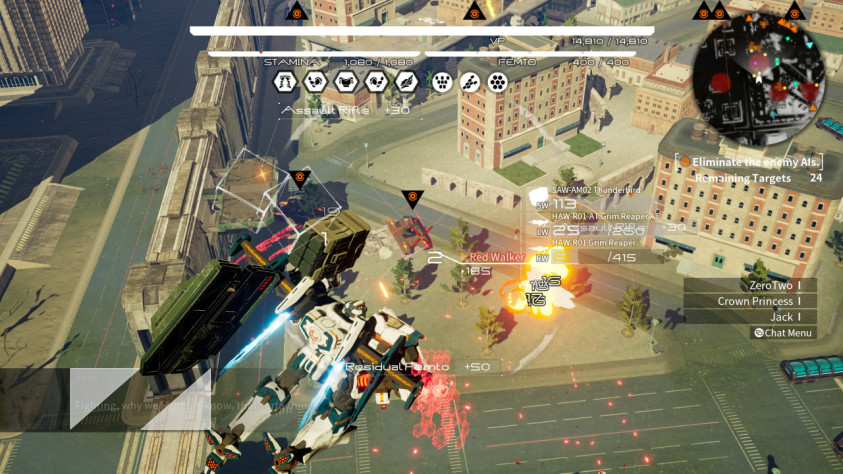Click the legs part status hexagon icon
The height and width of the screenshot is (474, 843).
pyautogui.click(x=285, y=82)
